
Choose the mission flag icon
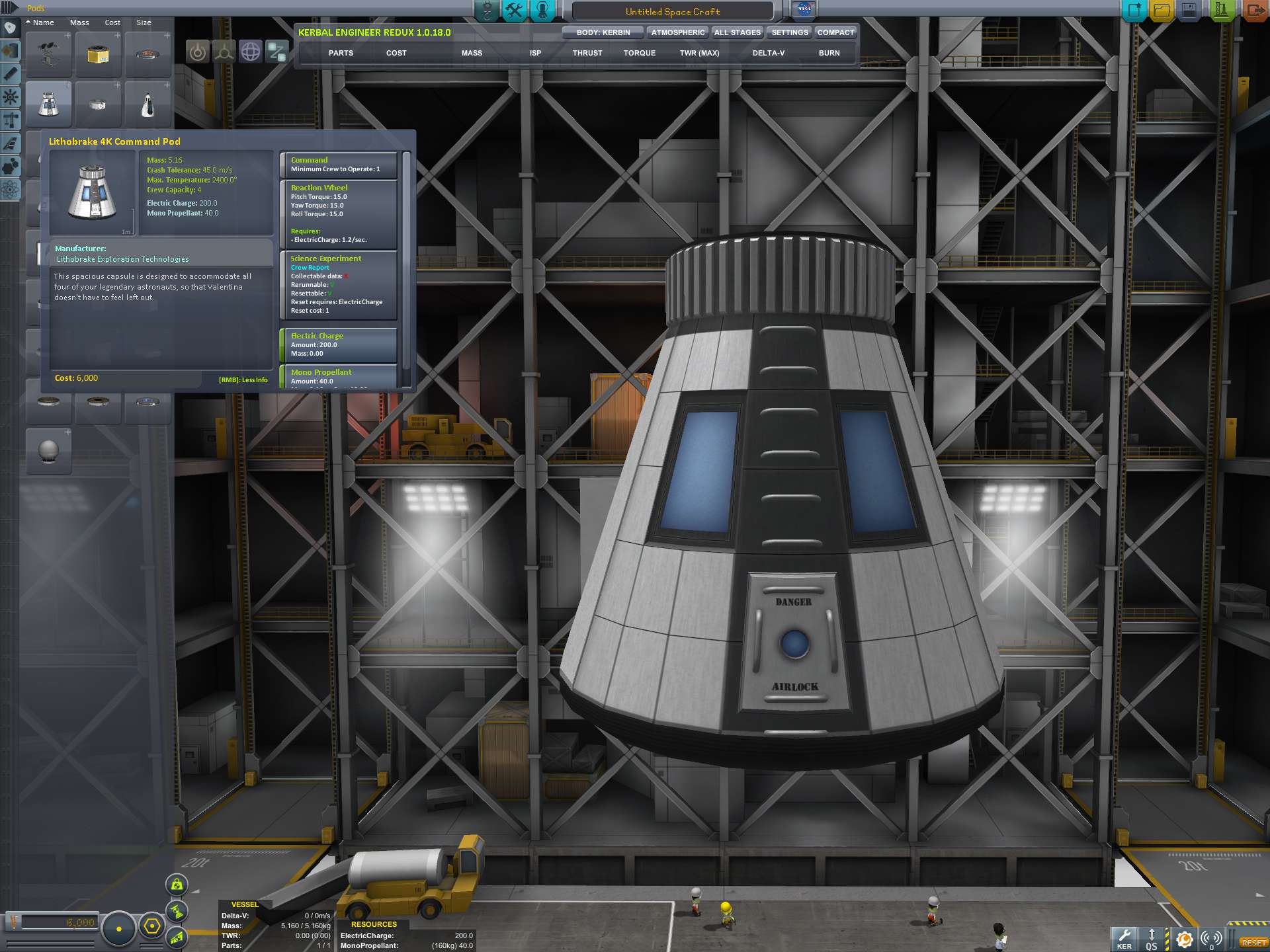(x=804, y=10)
